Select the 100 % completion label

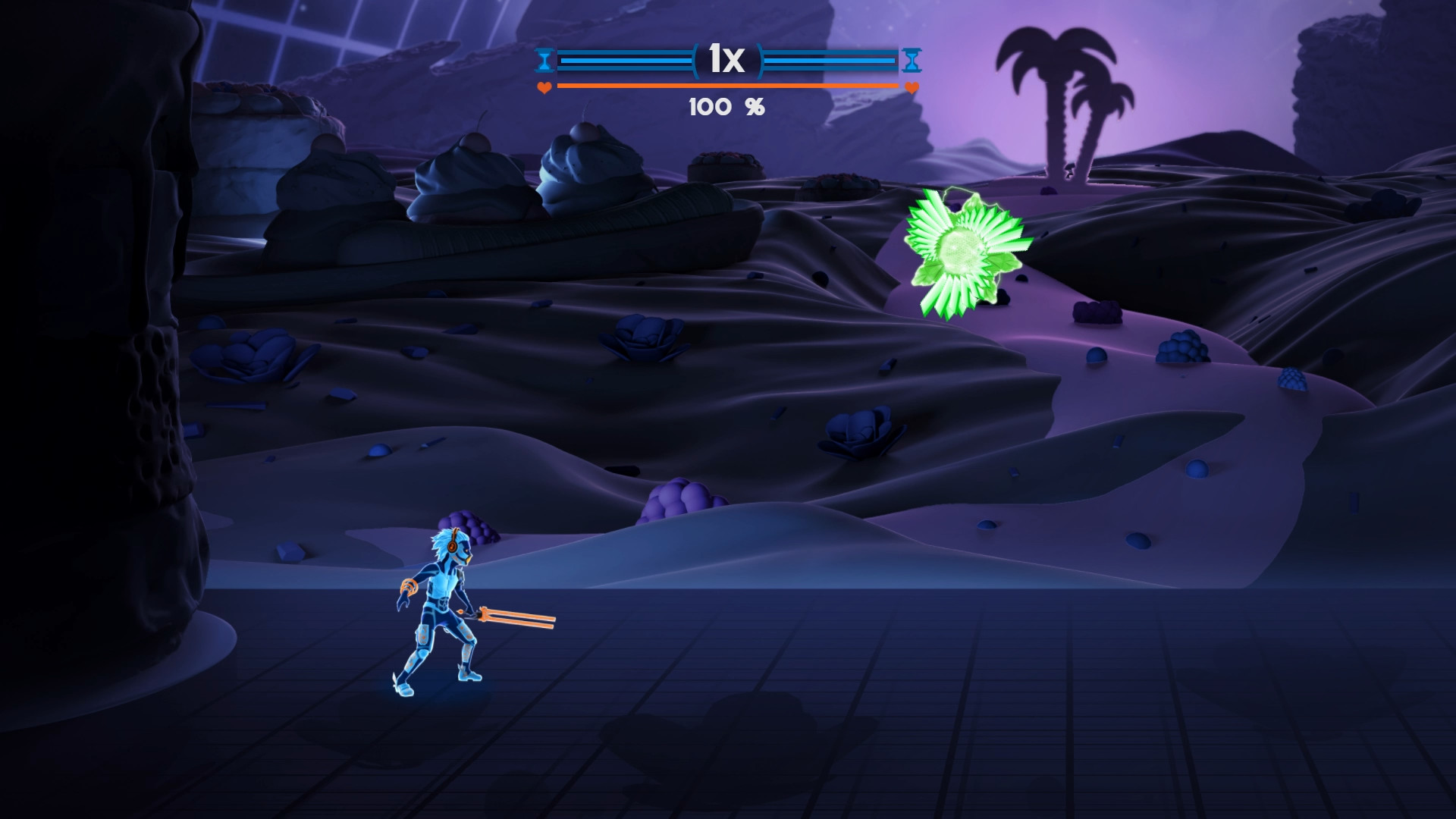tap(726, 107)
